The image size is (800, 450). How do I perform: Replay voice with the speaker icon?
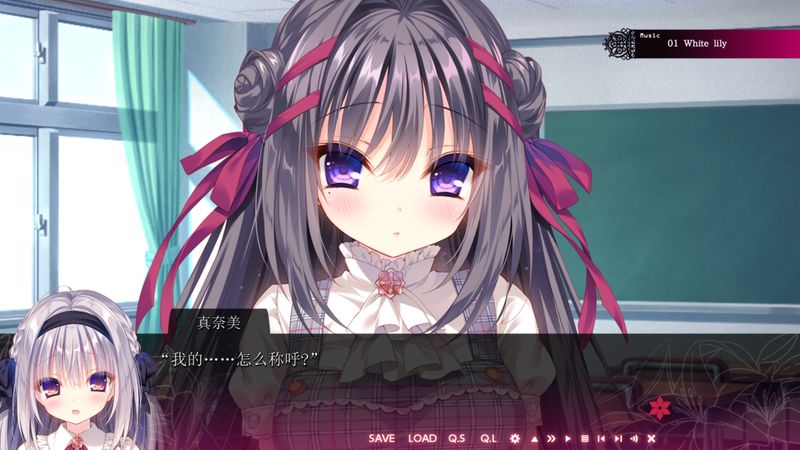tap(634, 438)
